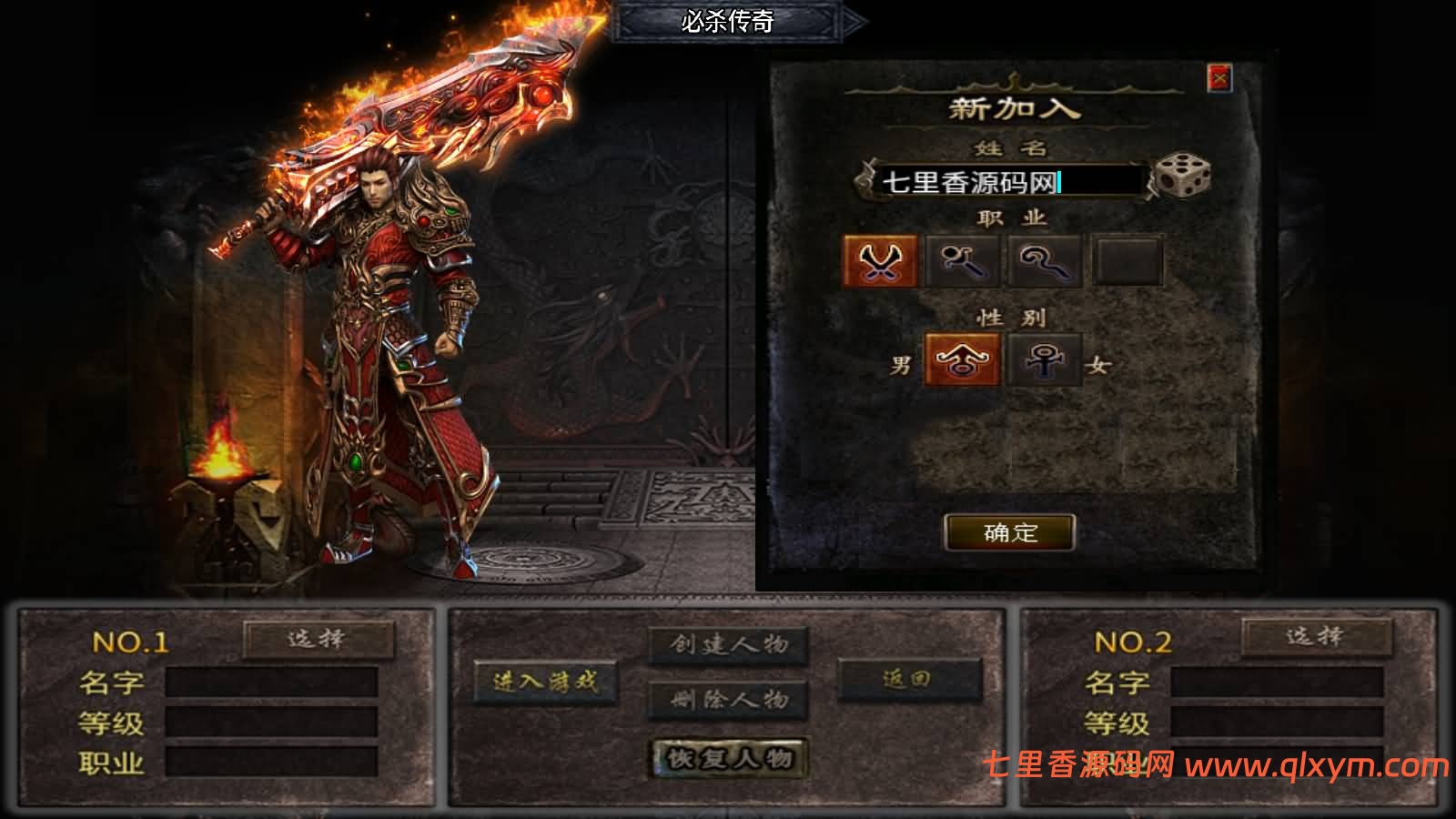The image size is (1456, 819).
Task: Go back with the 返回 button
Action: coord(908,680)
